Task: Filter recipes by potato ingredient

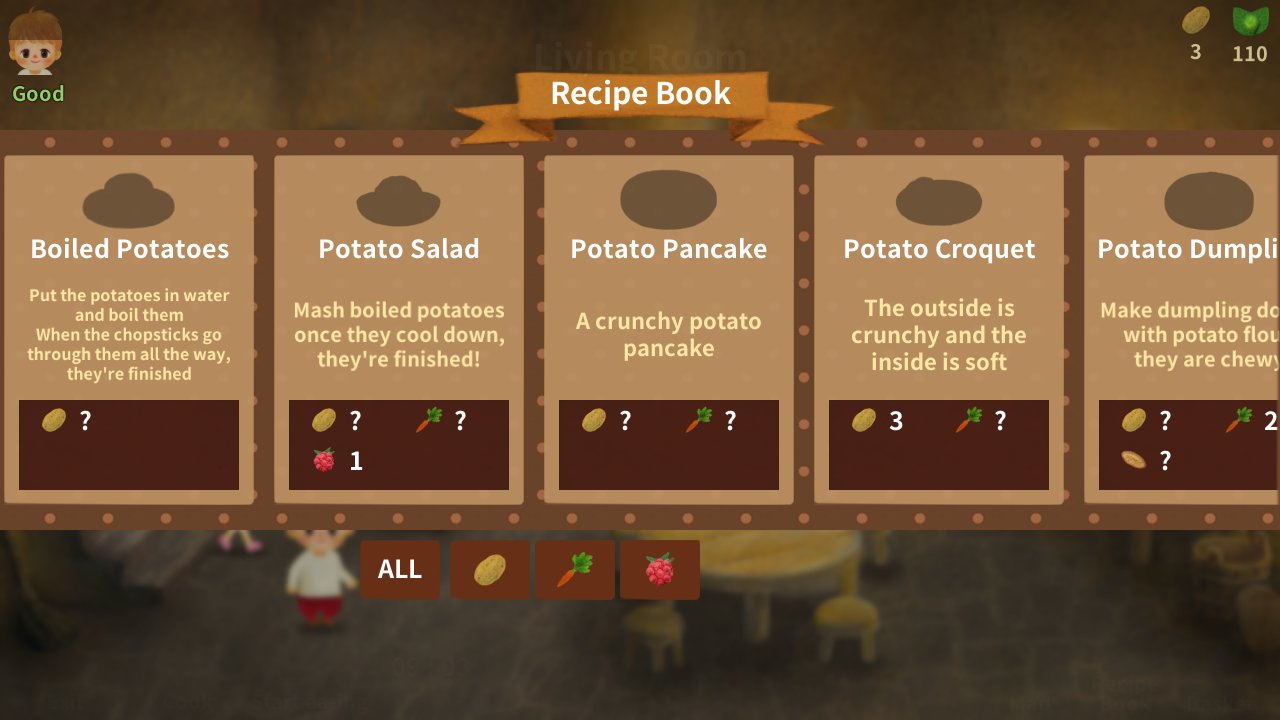Action: point(490,569)
